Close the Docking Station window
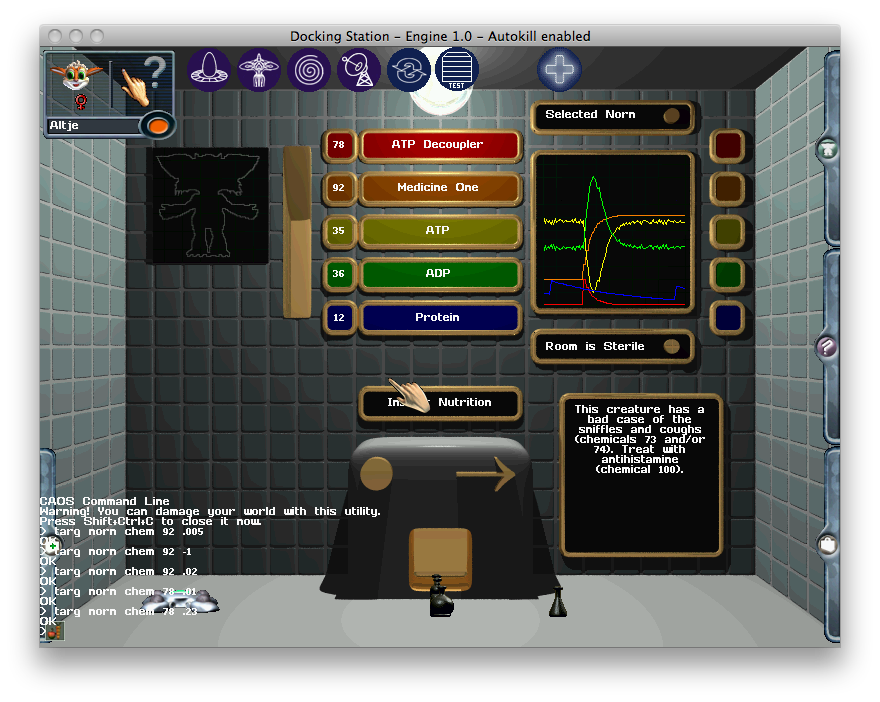Image resolution: width=880 pixels, height=702 pixels. click(x=54, y=36)
